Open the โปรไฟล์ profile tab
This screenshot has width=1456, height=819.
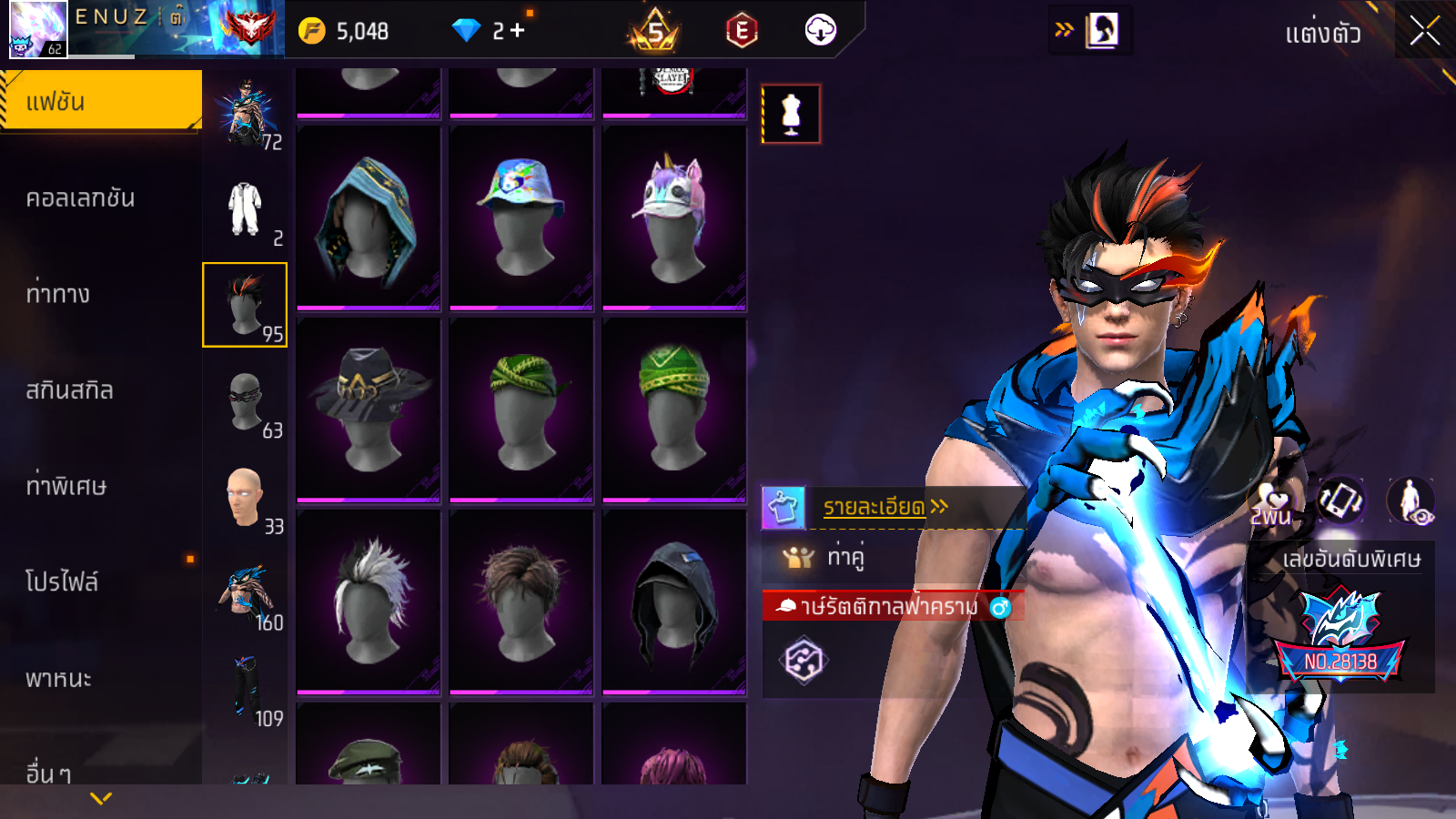62,582
